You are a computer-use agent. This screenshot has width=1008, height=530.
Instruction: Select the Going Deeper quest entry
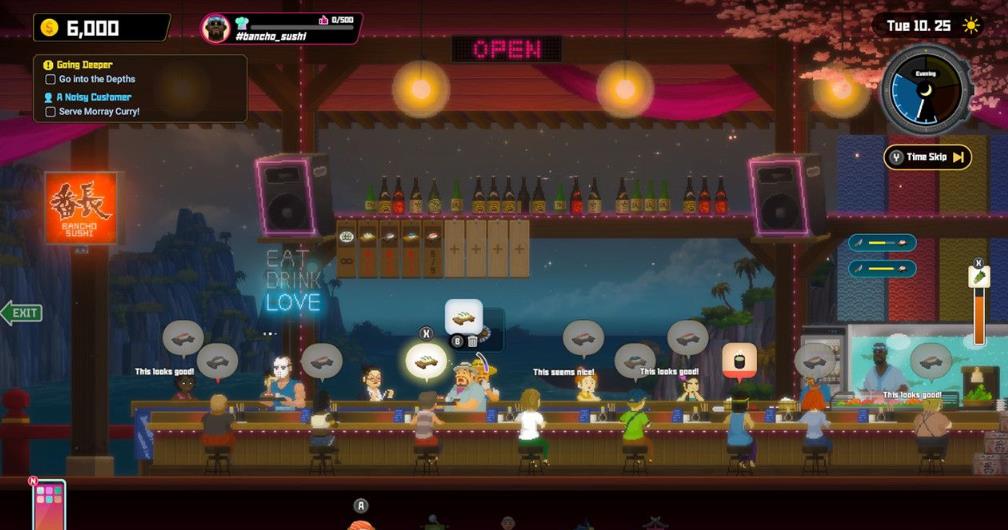[x=85, y=65]
